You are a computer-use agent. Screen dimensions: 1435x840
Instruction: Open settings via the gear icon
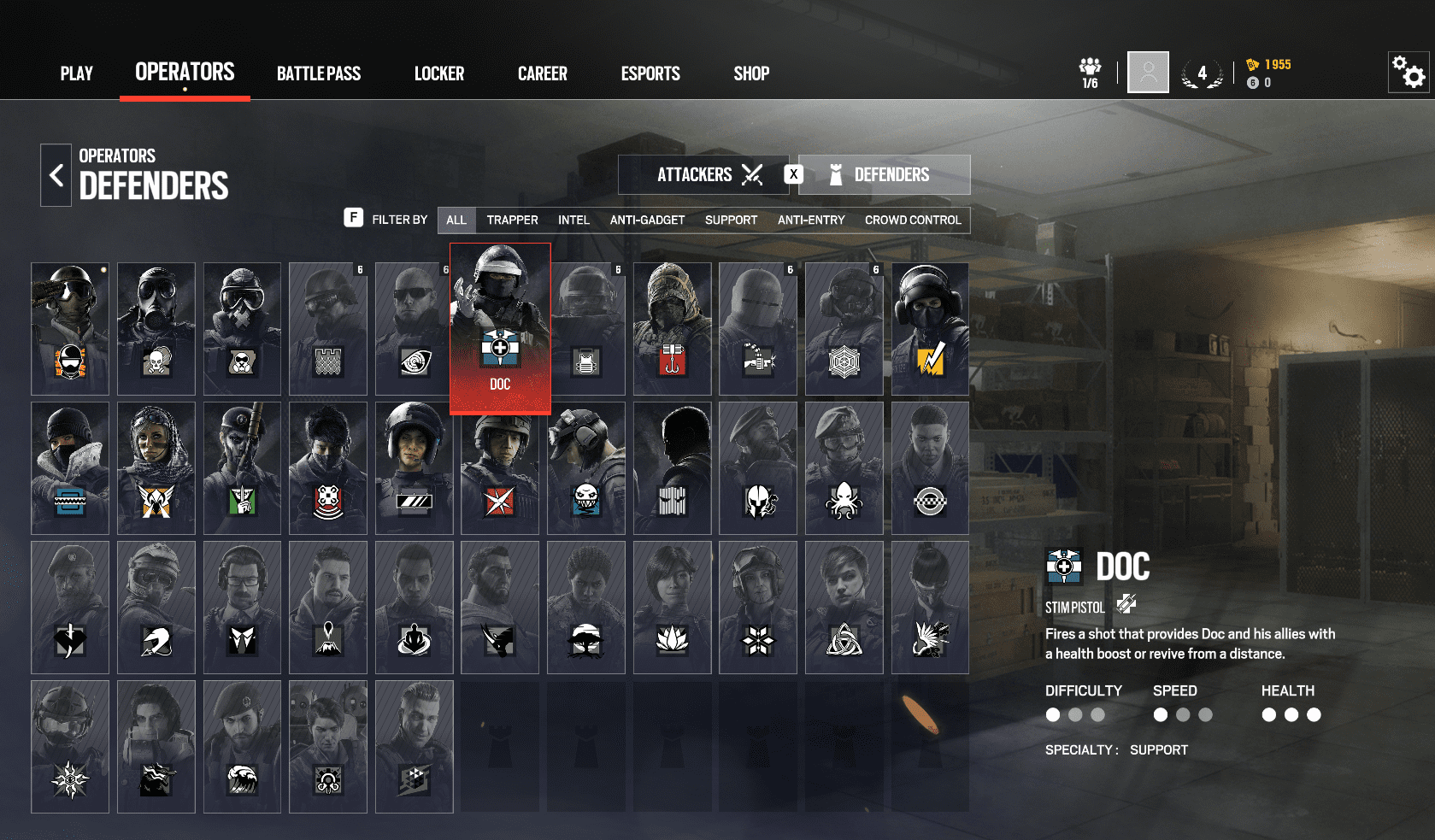pos(1408,72)
